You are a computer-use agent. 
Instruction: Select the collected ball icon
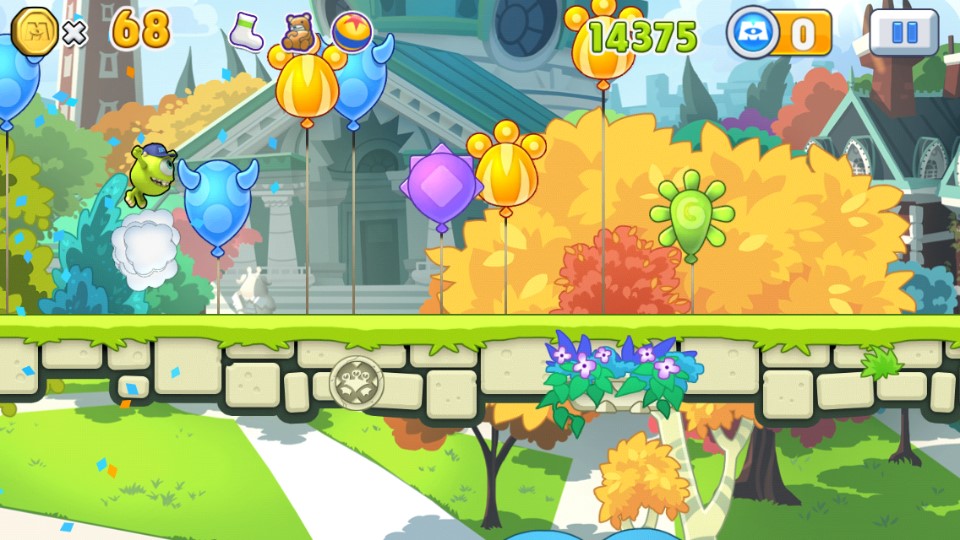(x=352, y=30)
